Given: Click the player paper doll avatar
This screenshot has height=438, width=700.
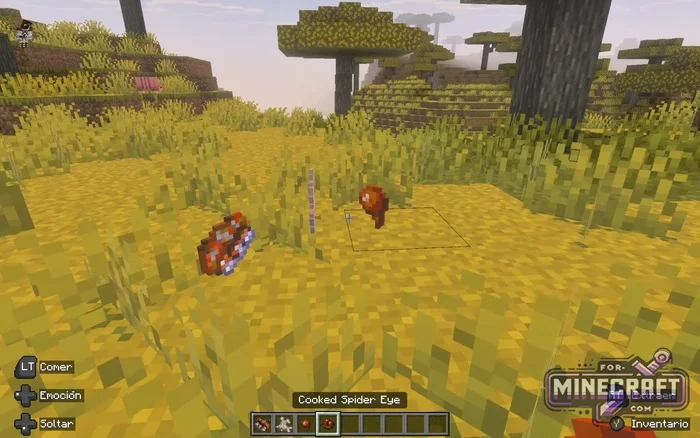Looking at the screenshot, I should (x=25, y=30).
